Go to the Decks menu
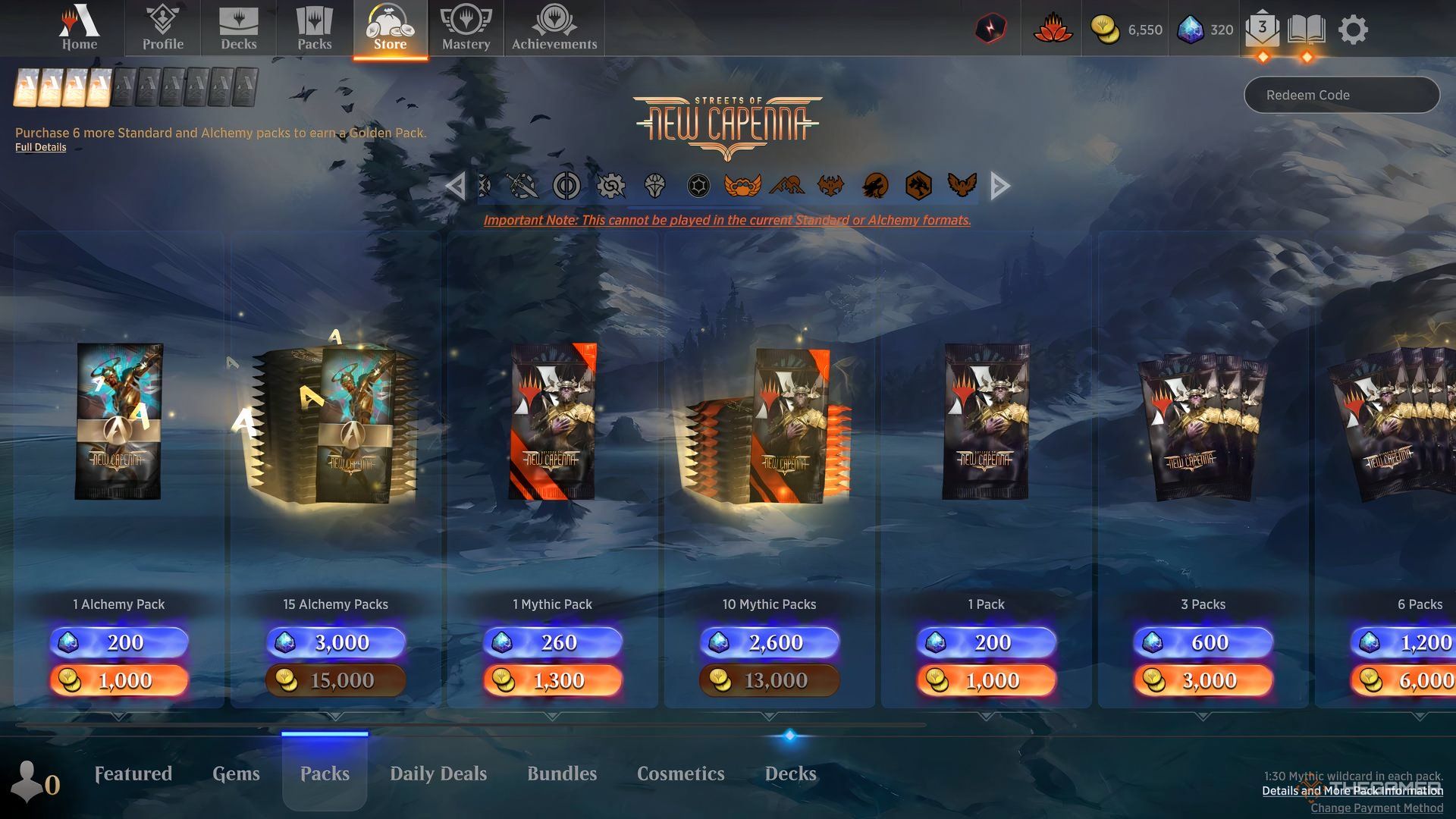 tap(238, 29)
